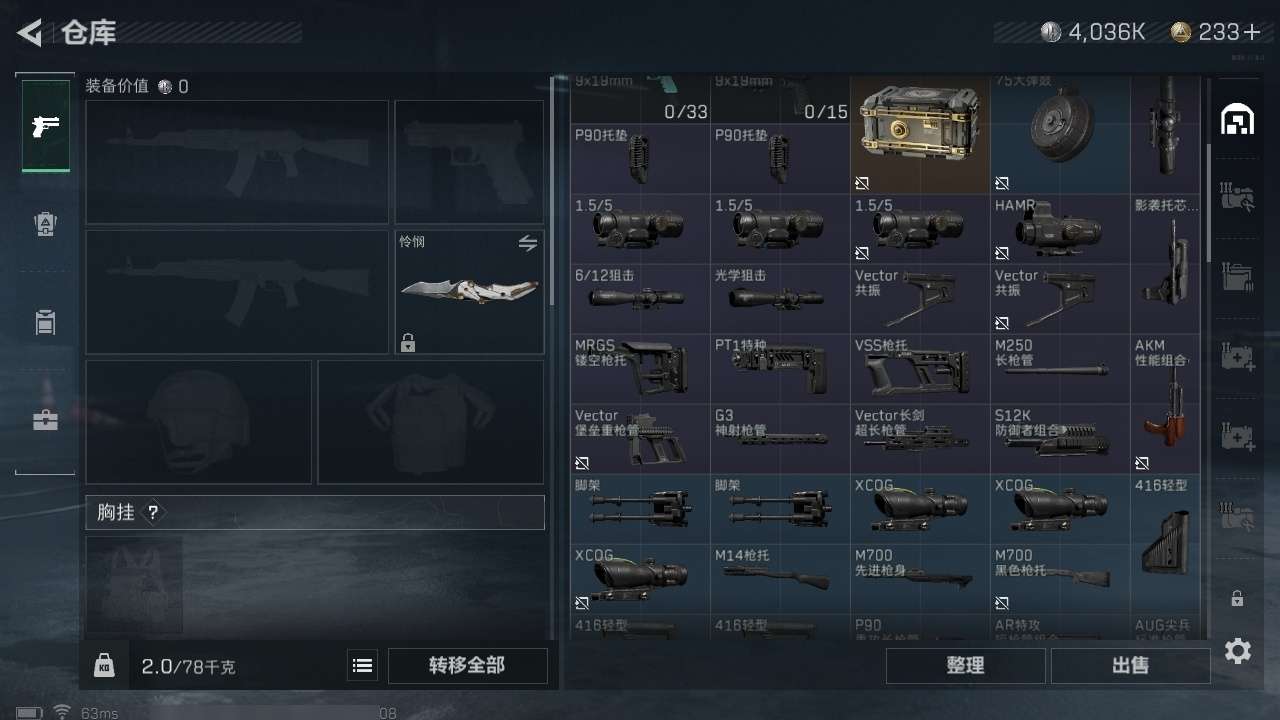The image size is (1280, 720).
Task: Open the 胸挂 help question mark
Action: 153,513
